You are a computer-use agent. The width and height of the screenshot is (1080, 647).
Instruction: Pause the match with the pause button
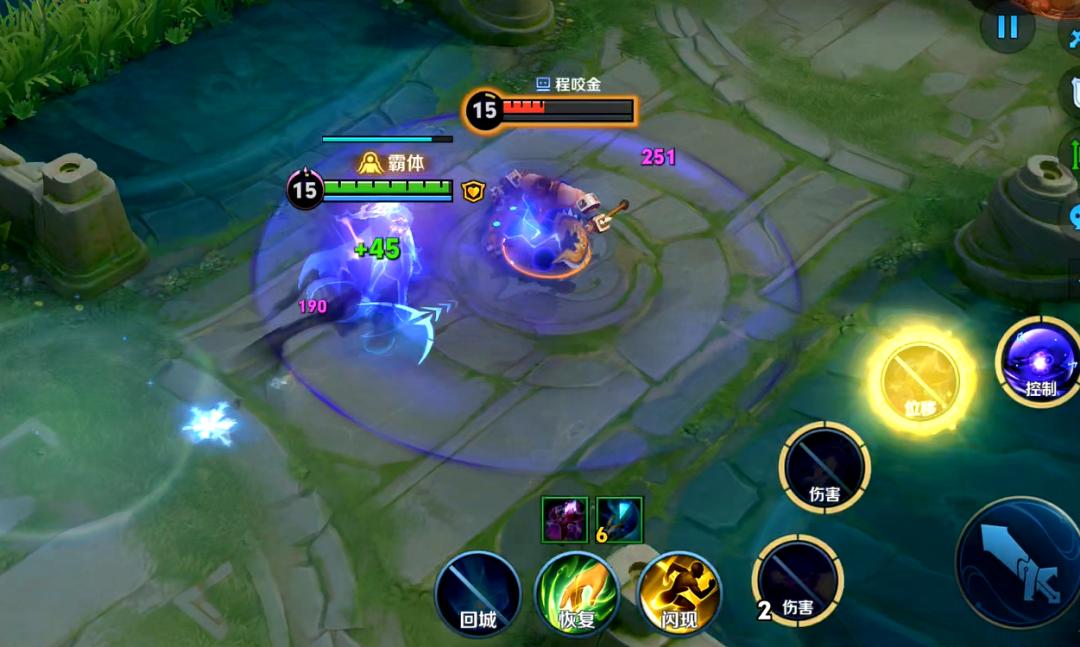1007,27
